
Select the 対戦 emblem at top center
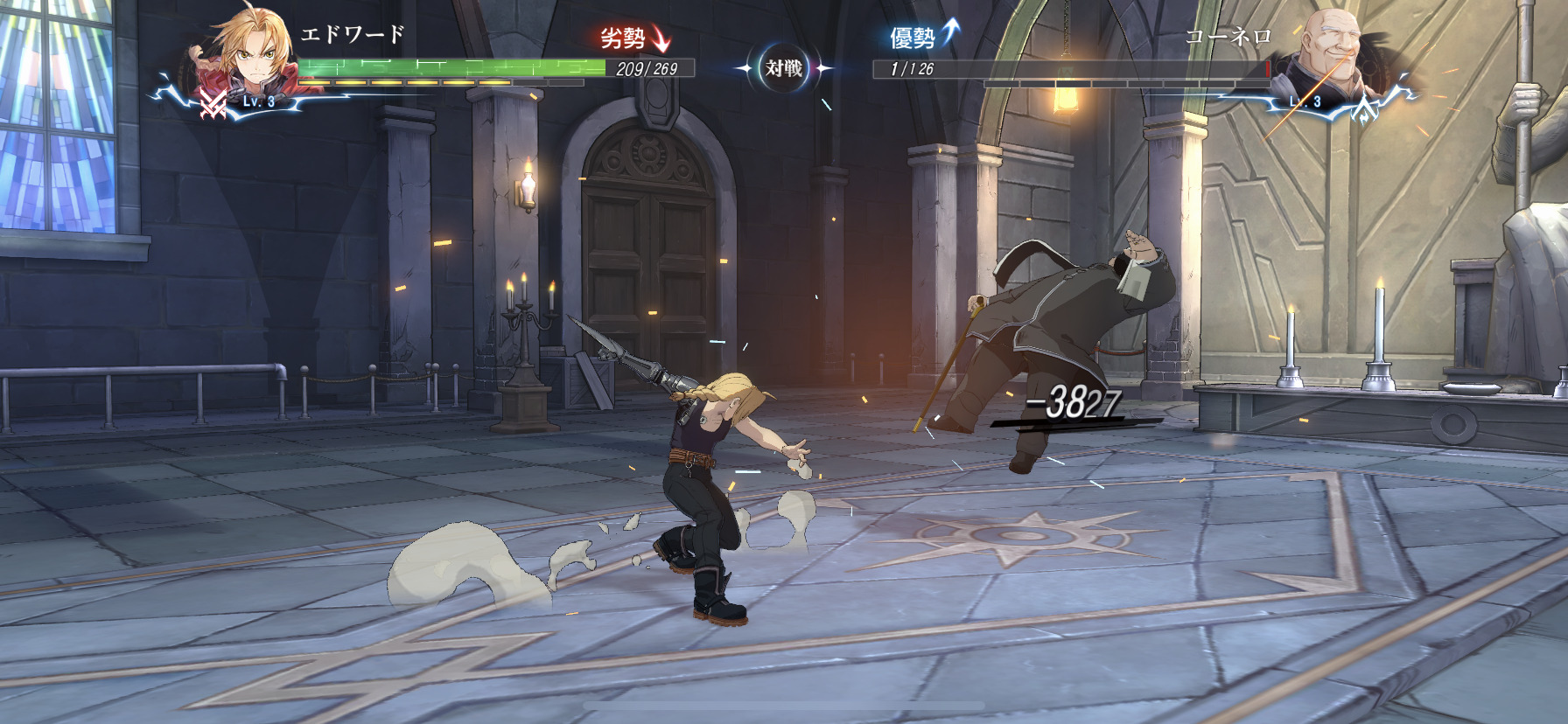pos(783,68)
